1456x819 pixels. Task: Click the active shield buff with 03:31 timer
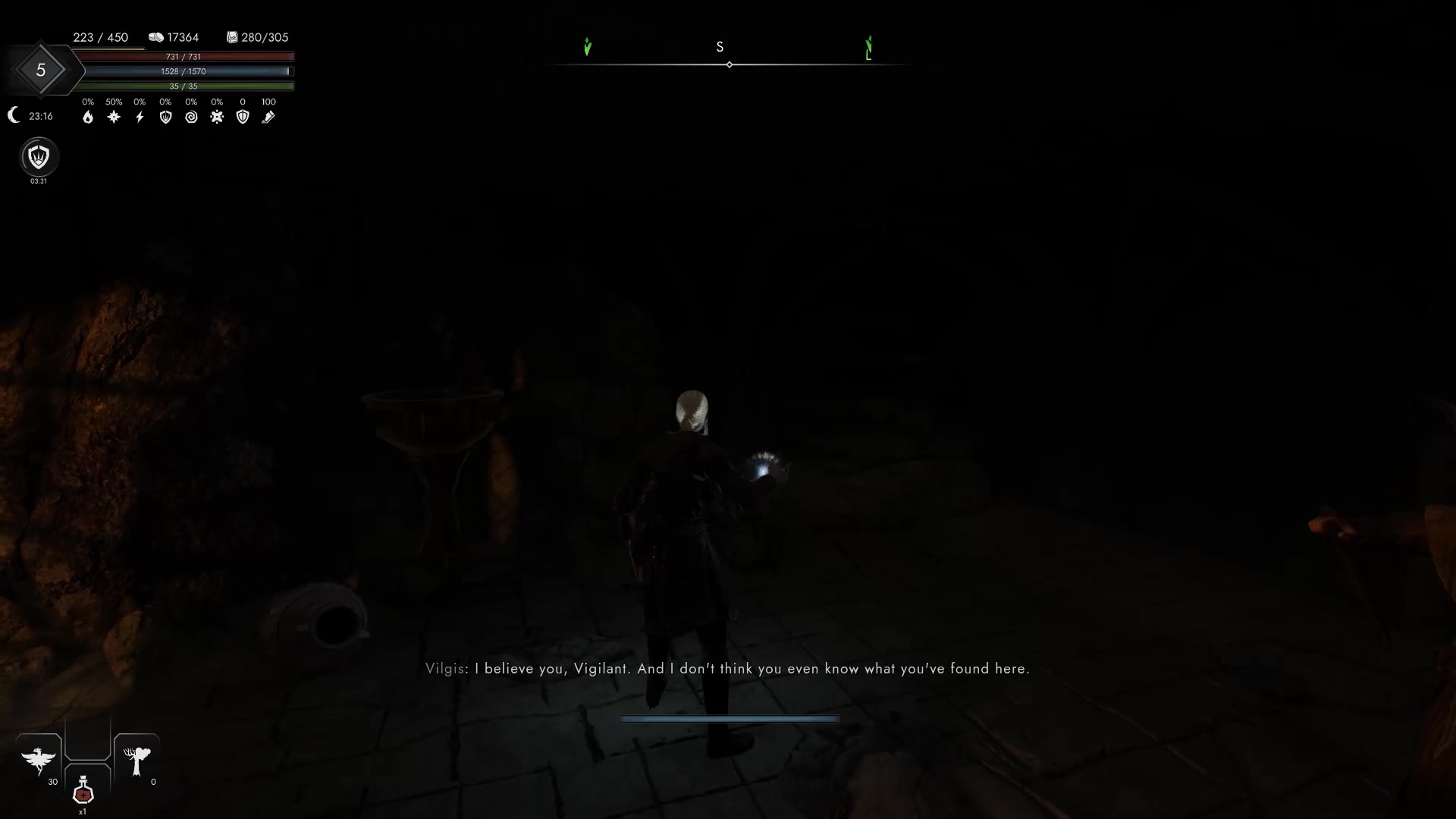point(38,158)
